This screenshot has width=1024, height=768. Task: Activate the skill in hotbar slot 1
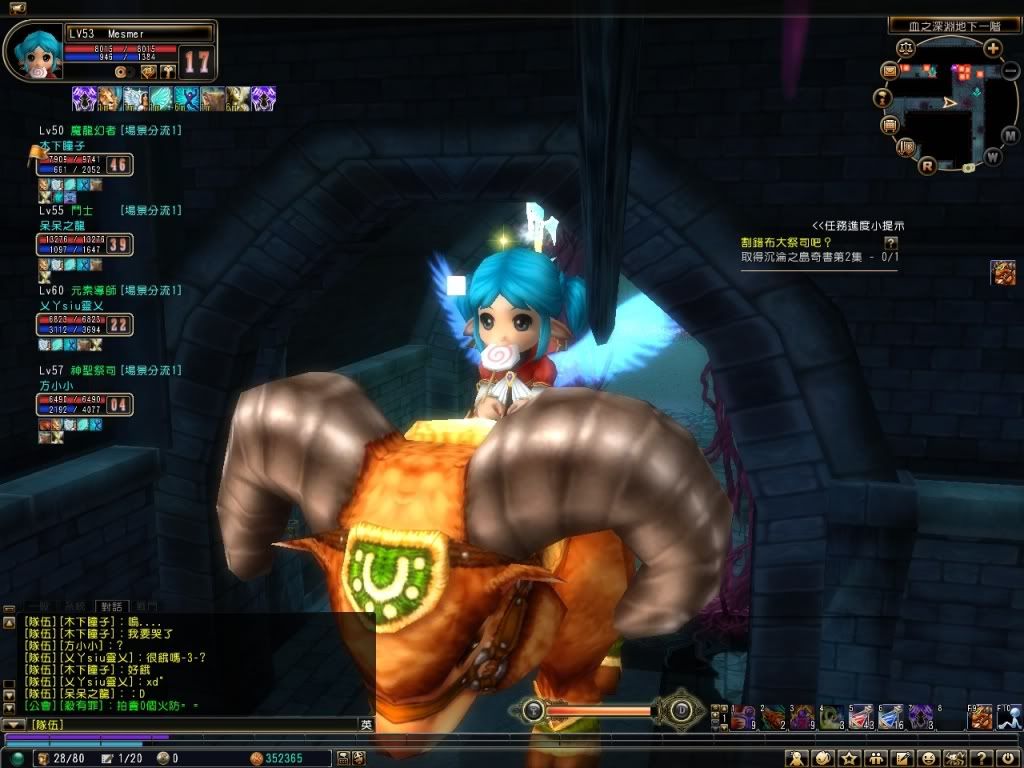click(x=745, y=716)
